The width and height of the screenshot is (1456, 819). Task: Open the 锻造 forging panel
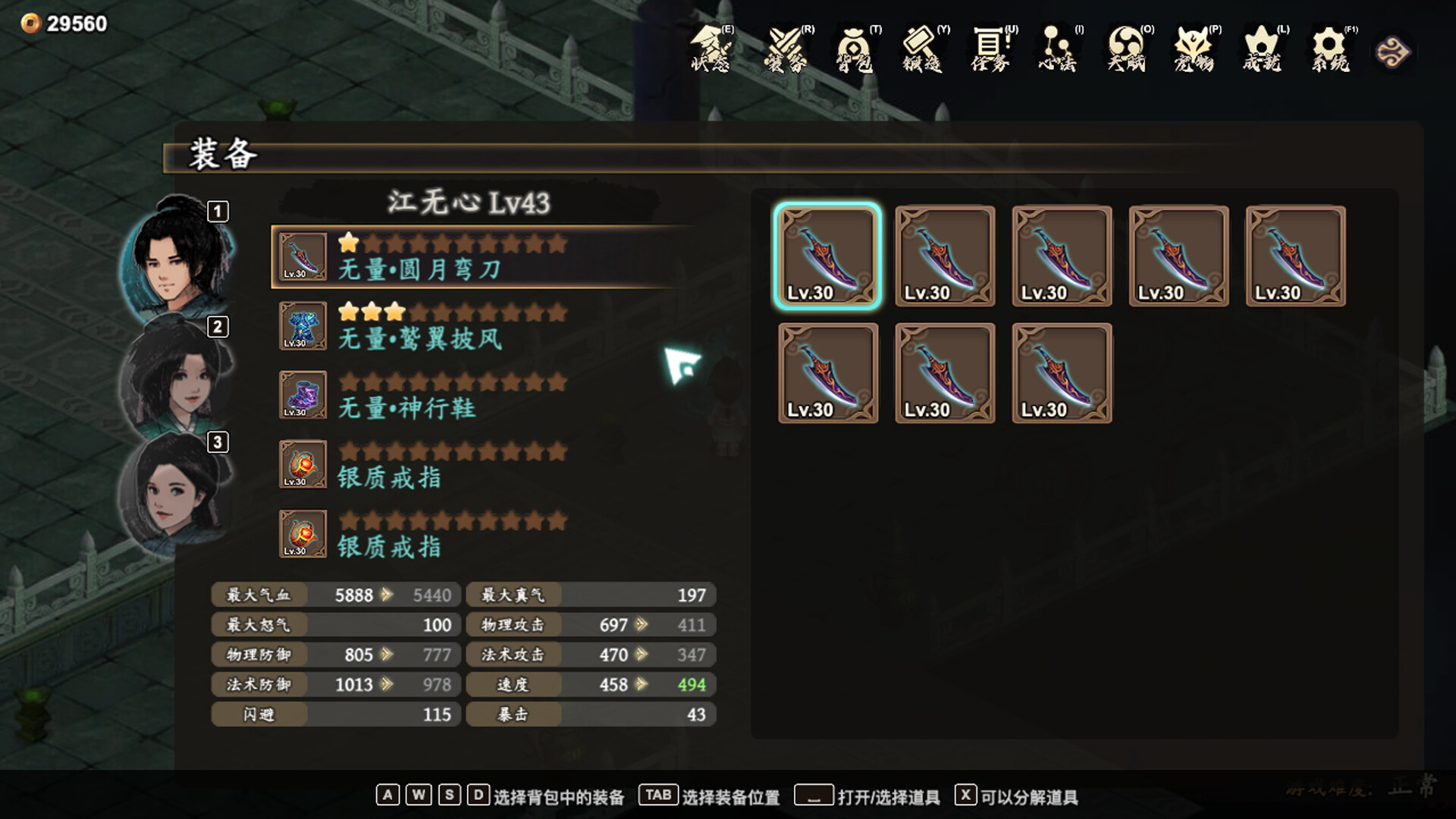click(x=923, y=53)
